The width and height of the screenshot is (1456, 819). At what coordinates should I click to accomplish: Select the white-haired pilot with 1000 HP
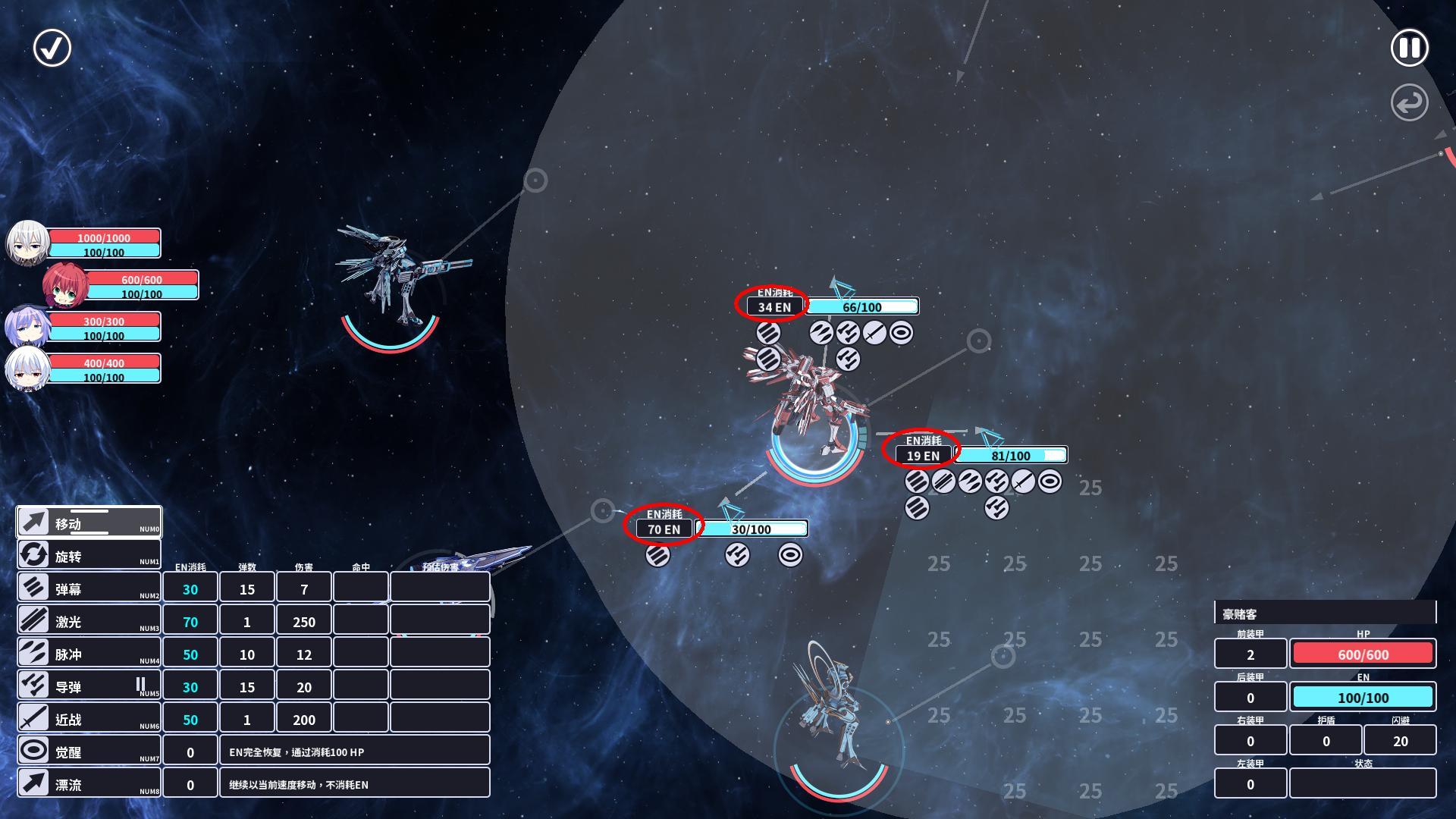point(28,243)
